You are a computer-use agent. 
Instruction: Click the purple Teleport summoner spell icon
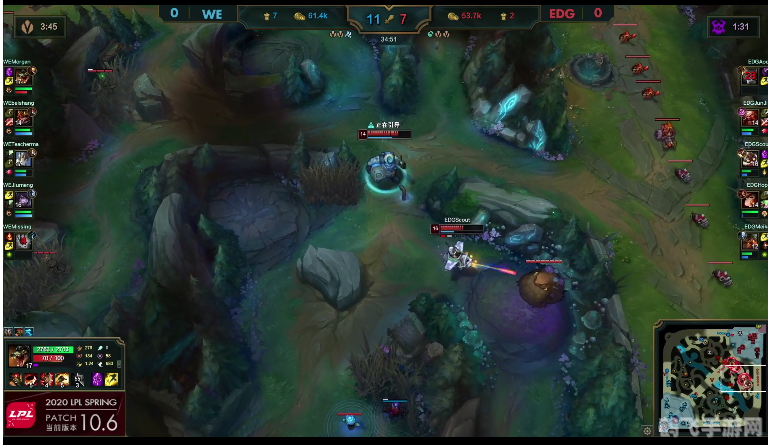pos(97,380)
